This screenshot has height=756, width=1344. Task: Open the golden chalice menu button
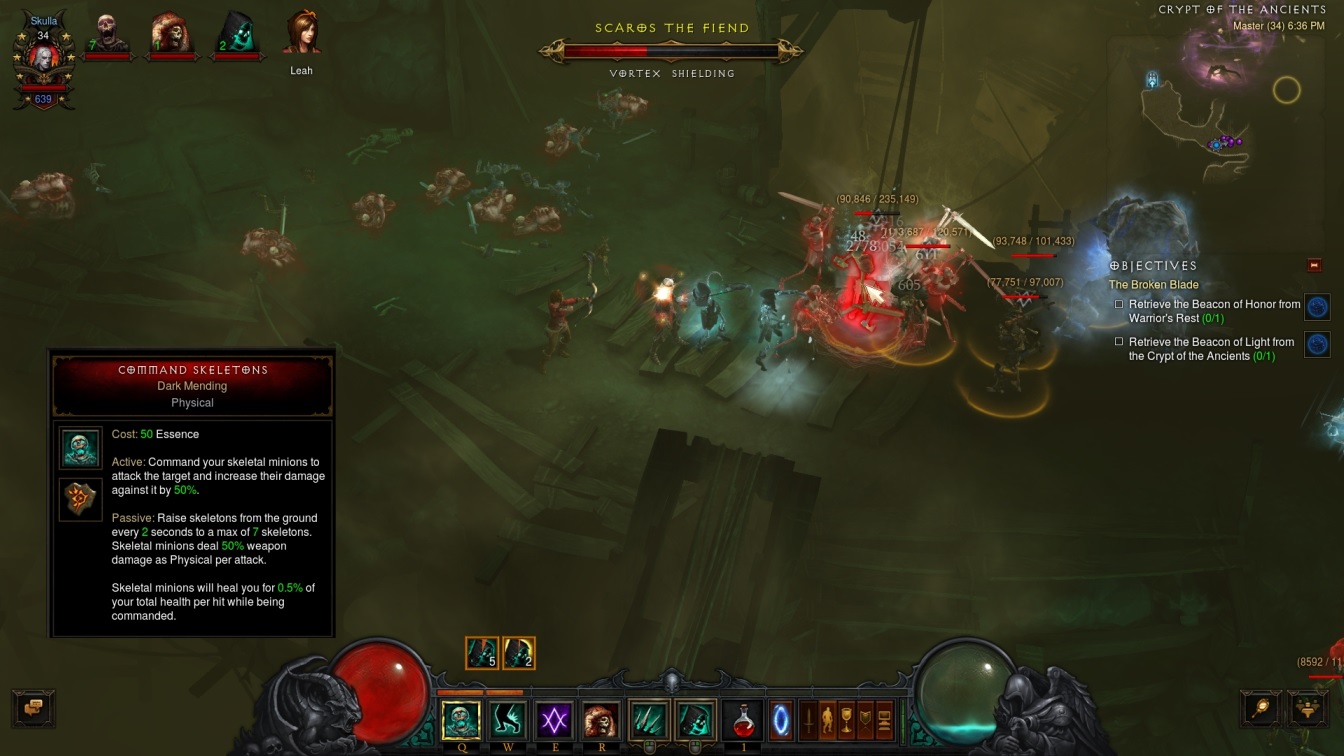847,720
